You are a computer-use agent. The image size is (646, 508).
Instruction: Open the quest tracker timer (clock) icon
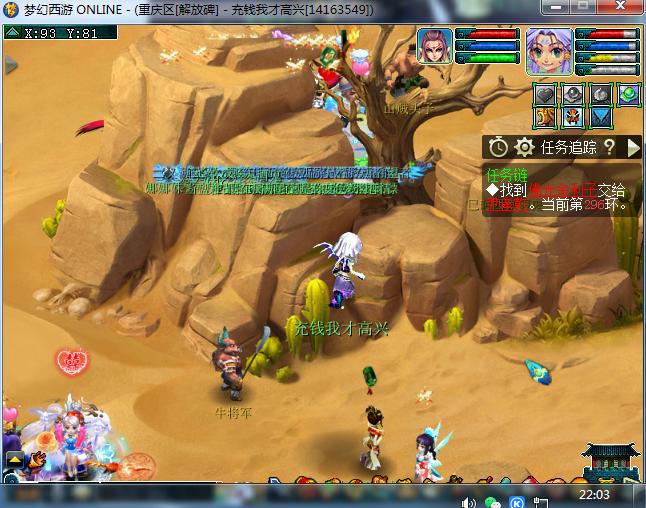pyautogui.click(x=498, y=147)
